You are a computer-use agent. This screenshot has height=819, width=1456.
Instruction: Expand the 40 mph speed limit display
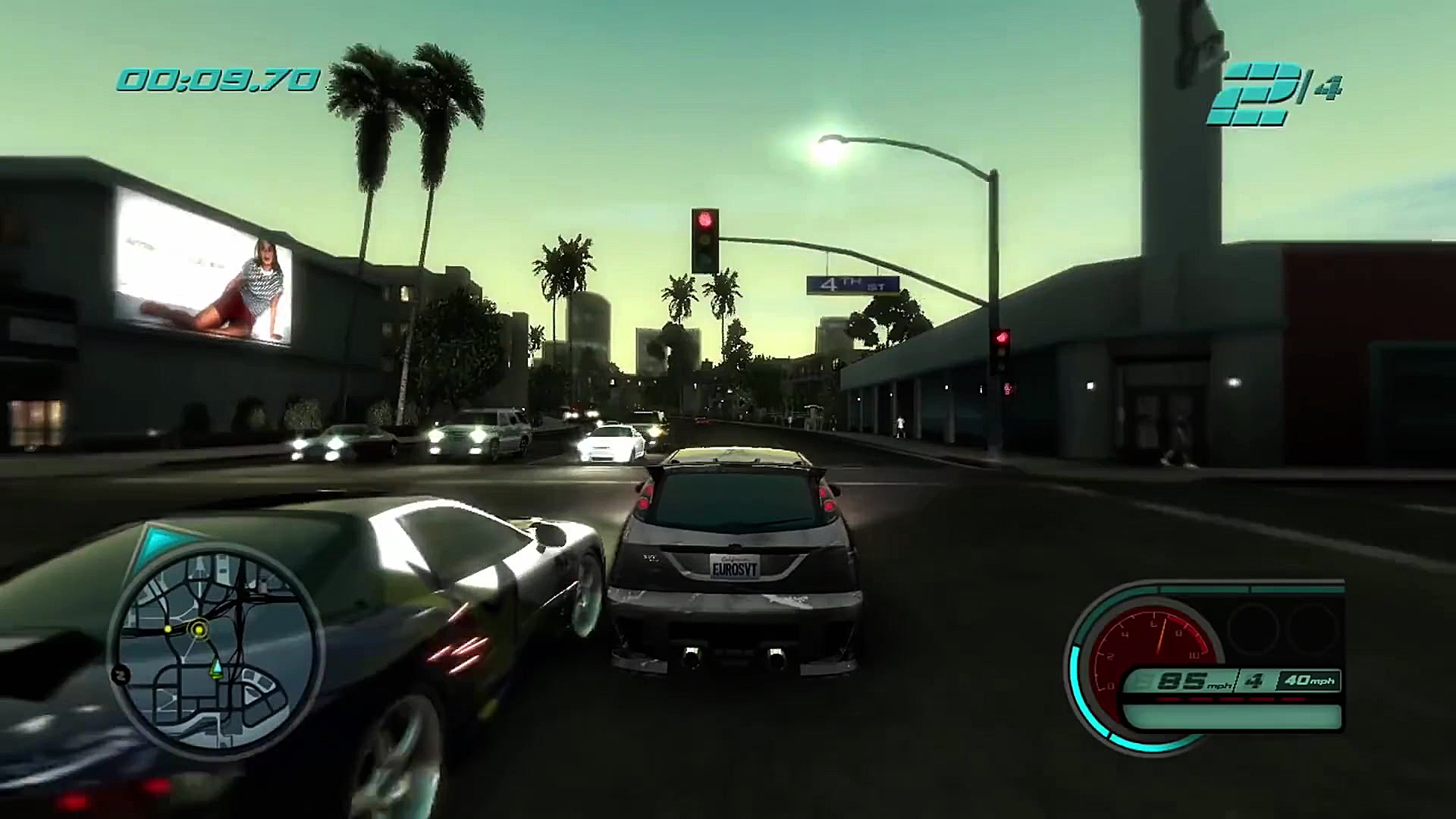pyautogui.click(x=1308, y=681)
